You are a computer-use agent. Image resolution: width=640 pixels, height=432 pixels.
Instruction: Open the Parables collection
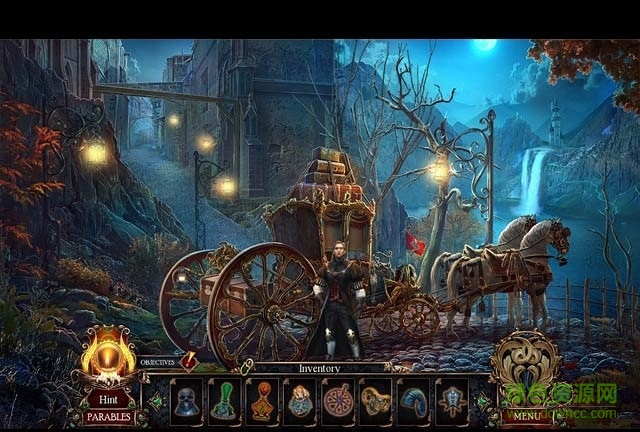(x=107, y=416)
